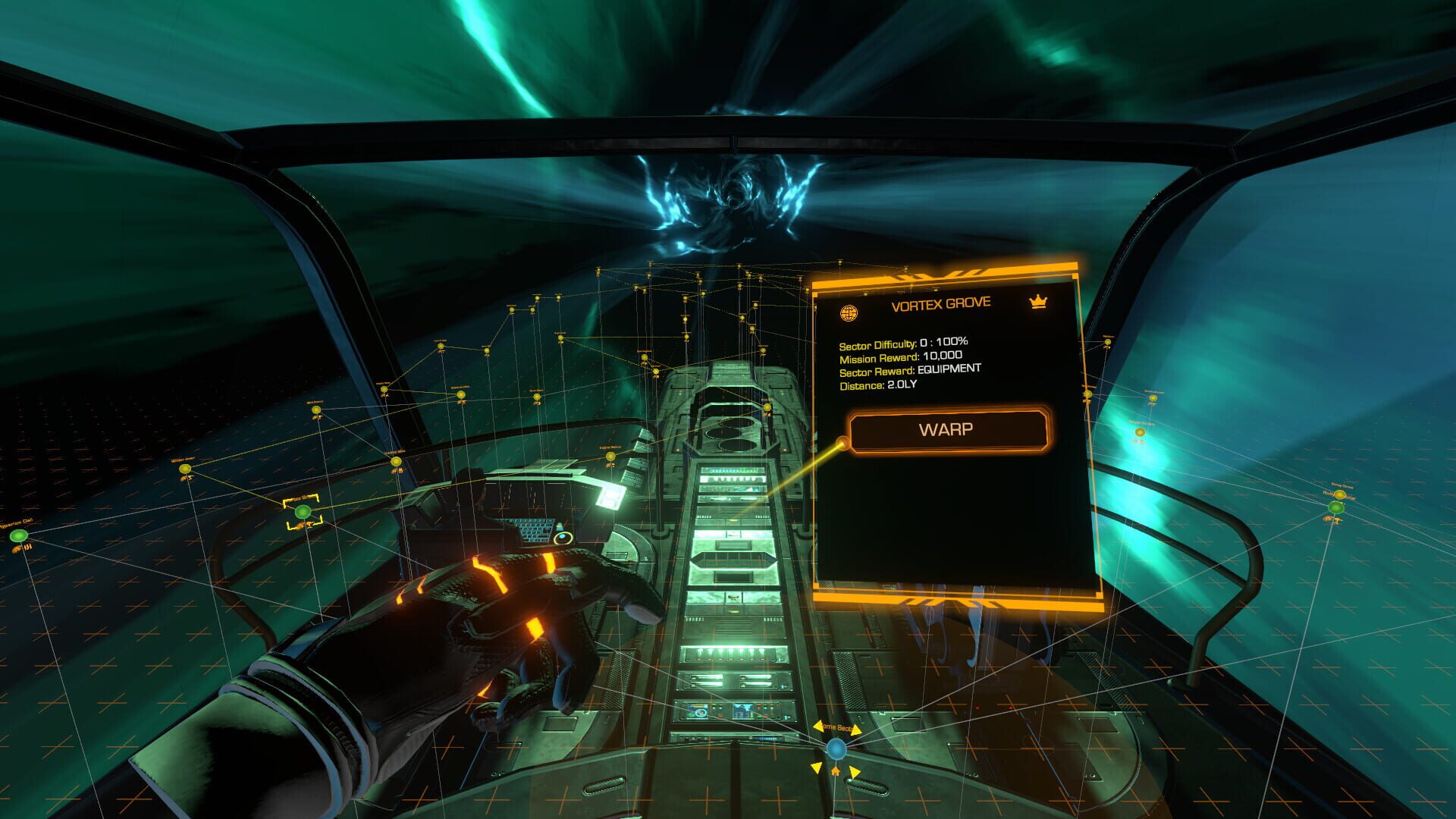
Task: Select the Hyperion Den green star node
Action: (19, 537)
